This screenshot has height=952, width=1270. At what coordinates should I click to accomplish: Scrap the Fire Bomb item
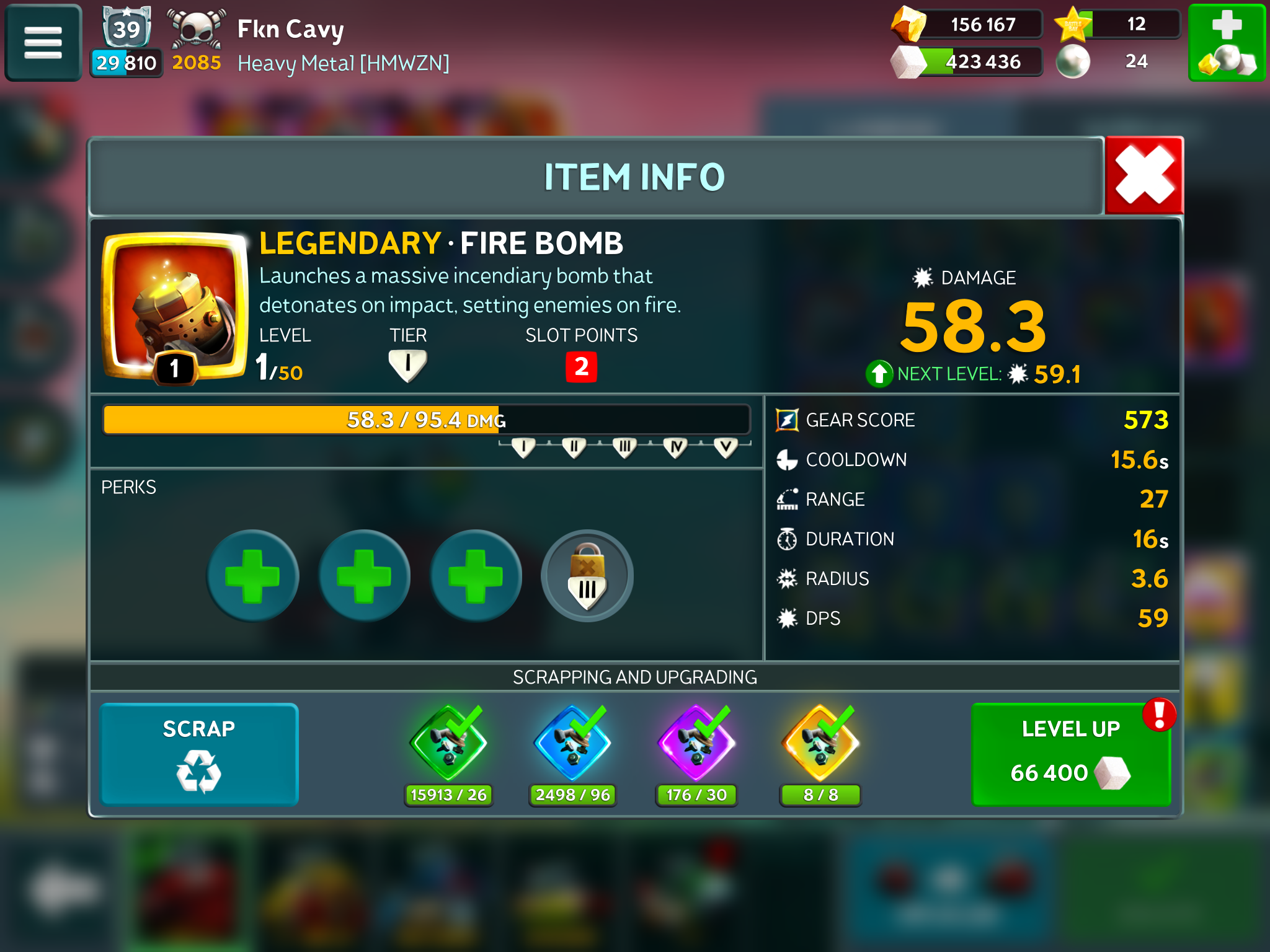click(x=199, y=754)
